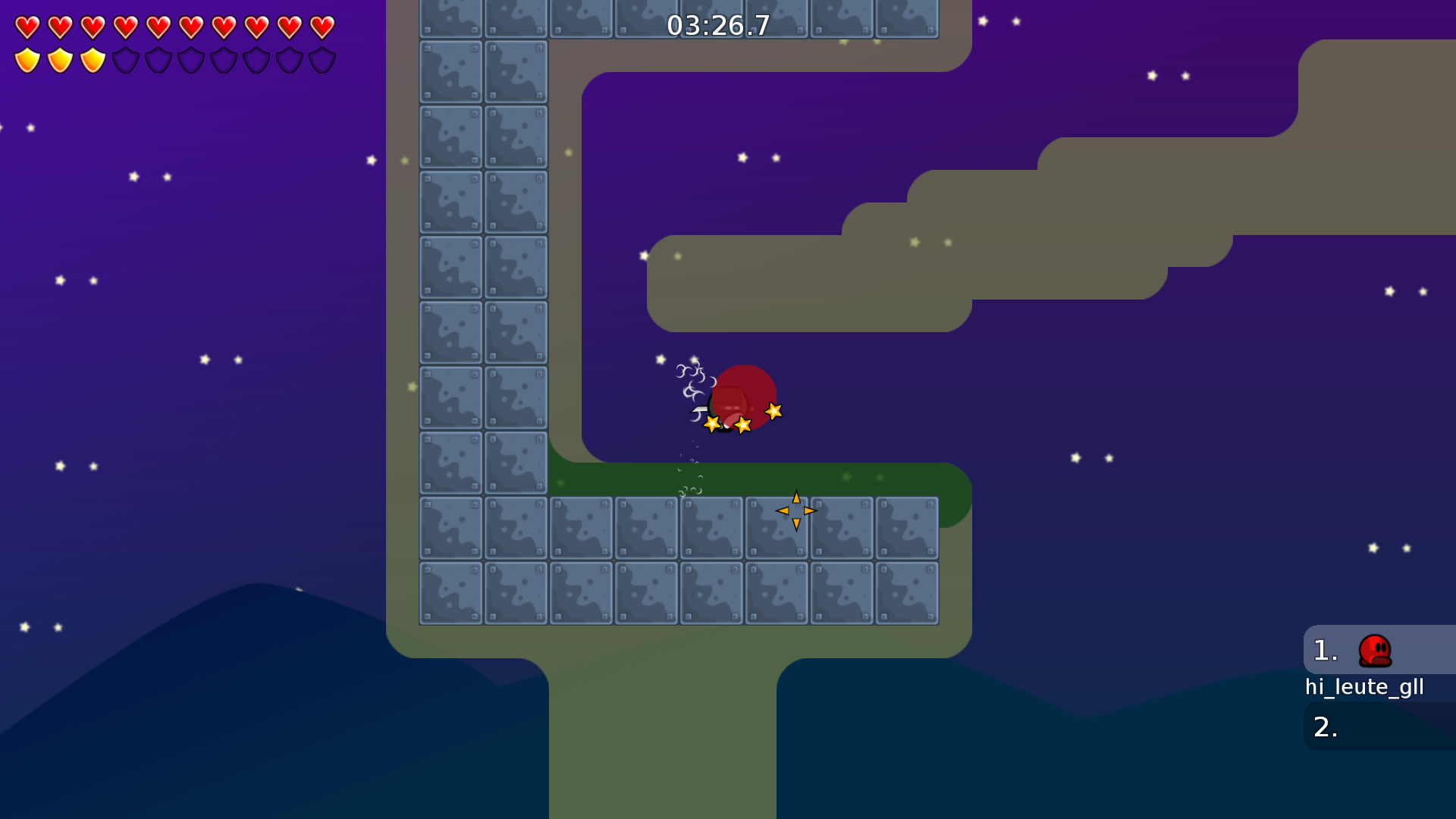Click the spinning arrow power-up pickup
This screenshot has width=1456, height=819.
tap(795, 512)
